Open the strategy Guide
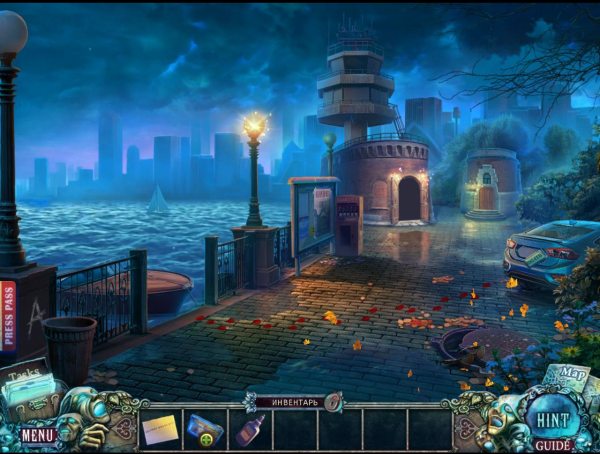This screenshot has width=600, height=454. point(552,444)
